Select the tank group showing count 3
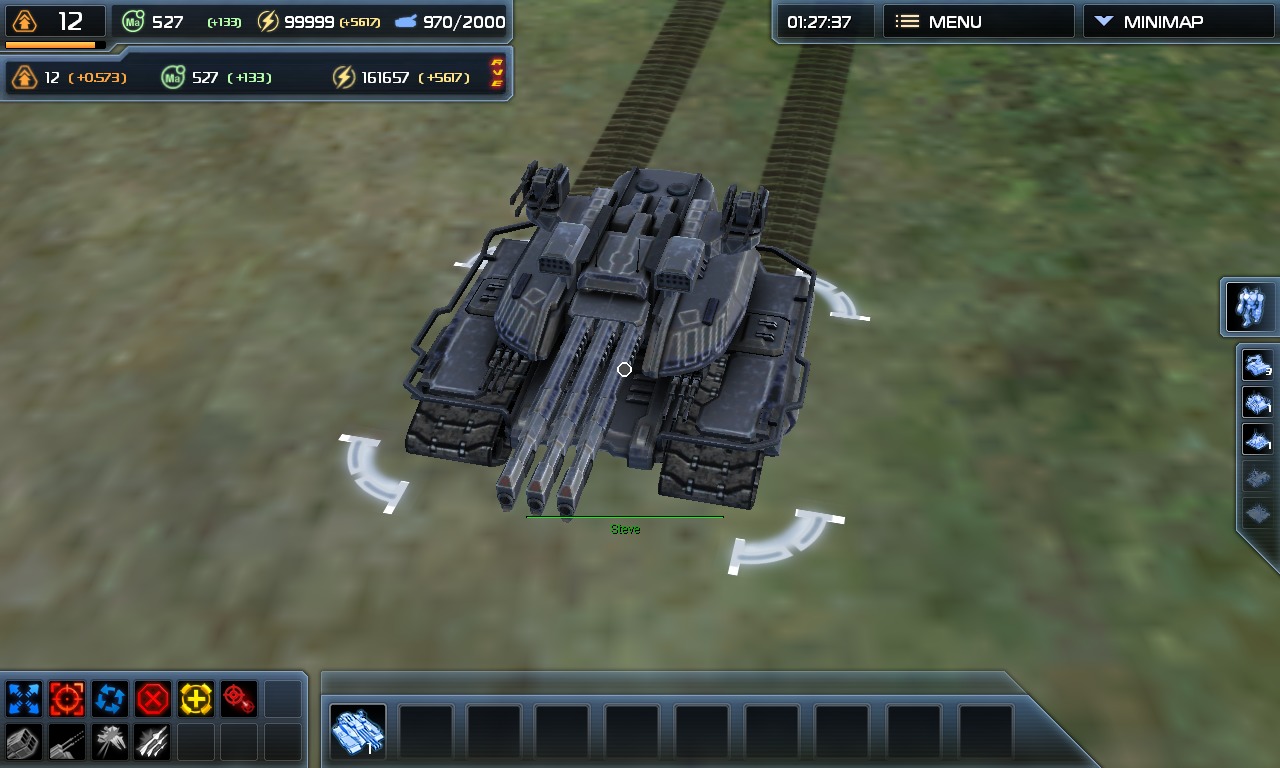This screenshot has width=1280, height=768. (x=1257, y=365)
